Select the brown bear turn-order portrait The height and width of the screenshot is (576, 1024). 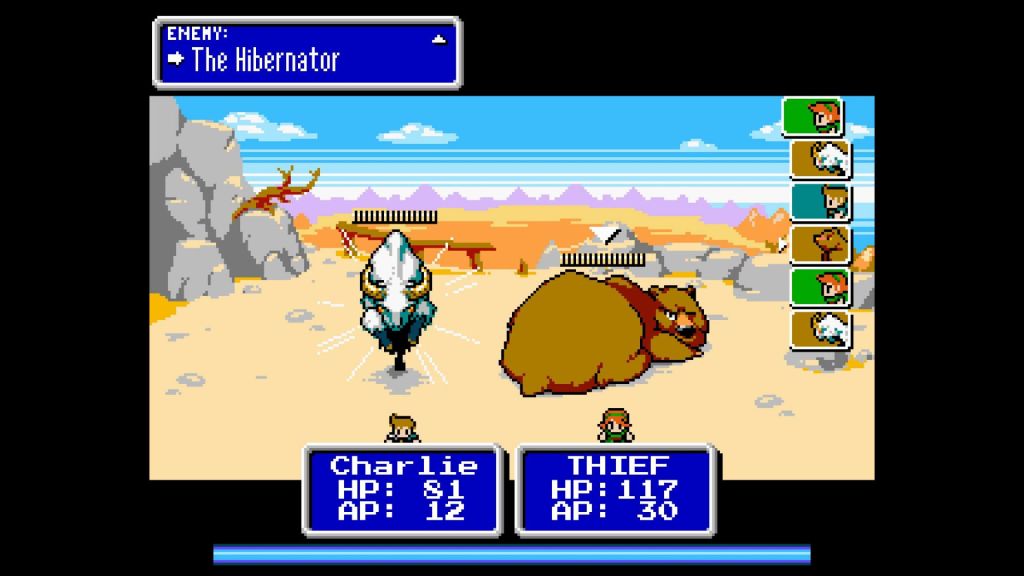tap(820, 244)
